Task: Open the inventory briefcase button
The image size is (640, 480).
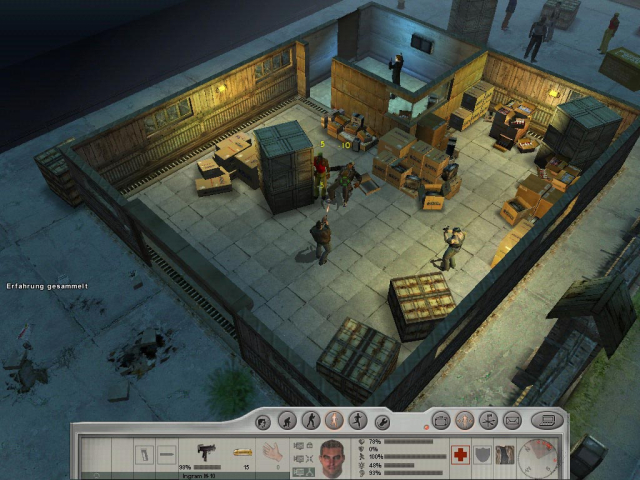Action: click(x=441, y=421)
